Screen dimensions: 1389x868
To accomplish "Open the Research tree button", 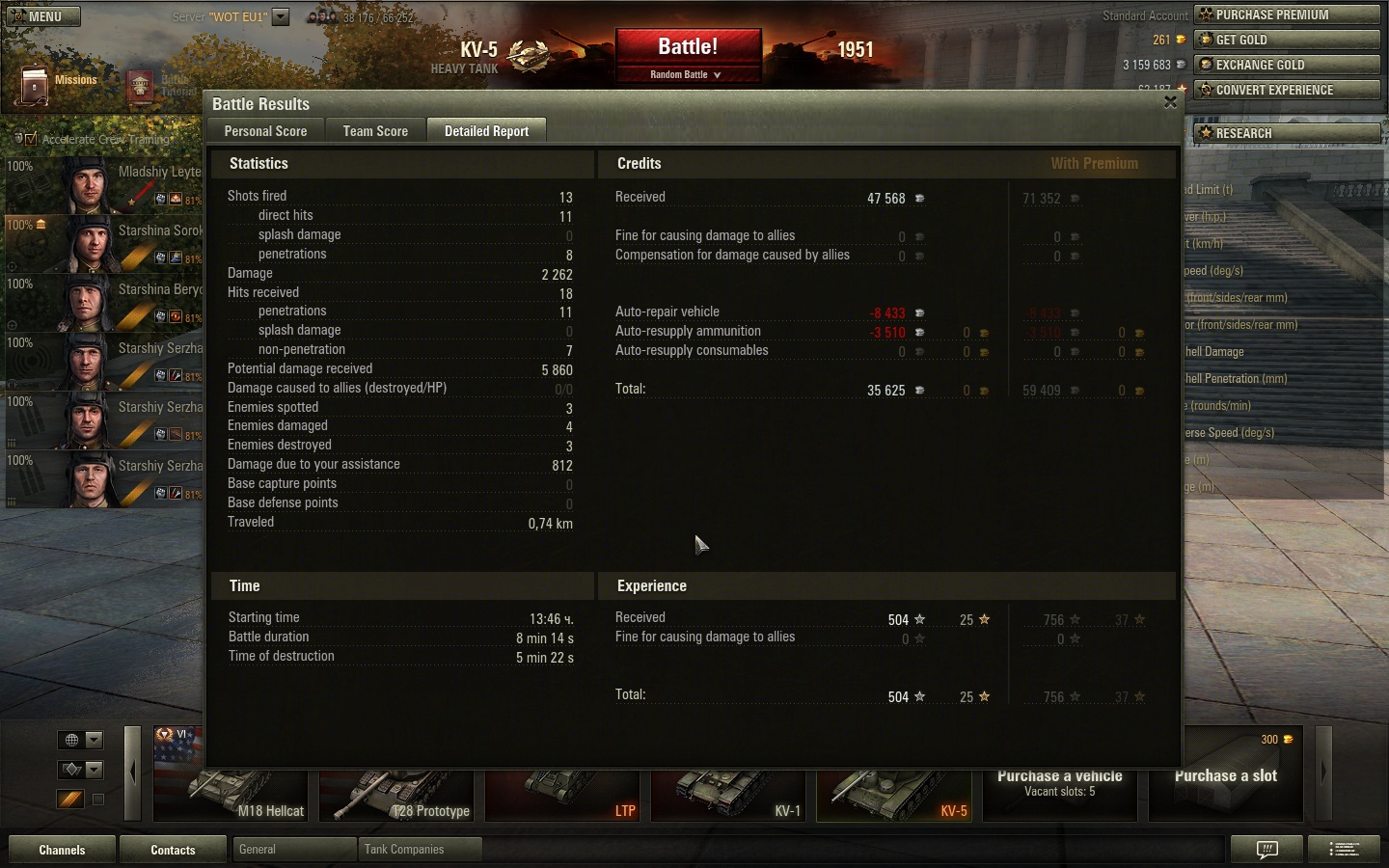I will pyautogui.click(x=1287, y=133).
